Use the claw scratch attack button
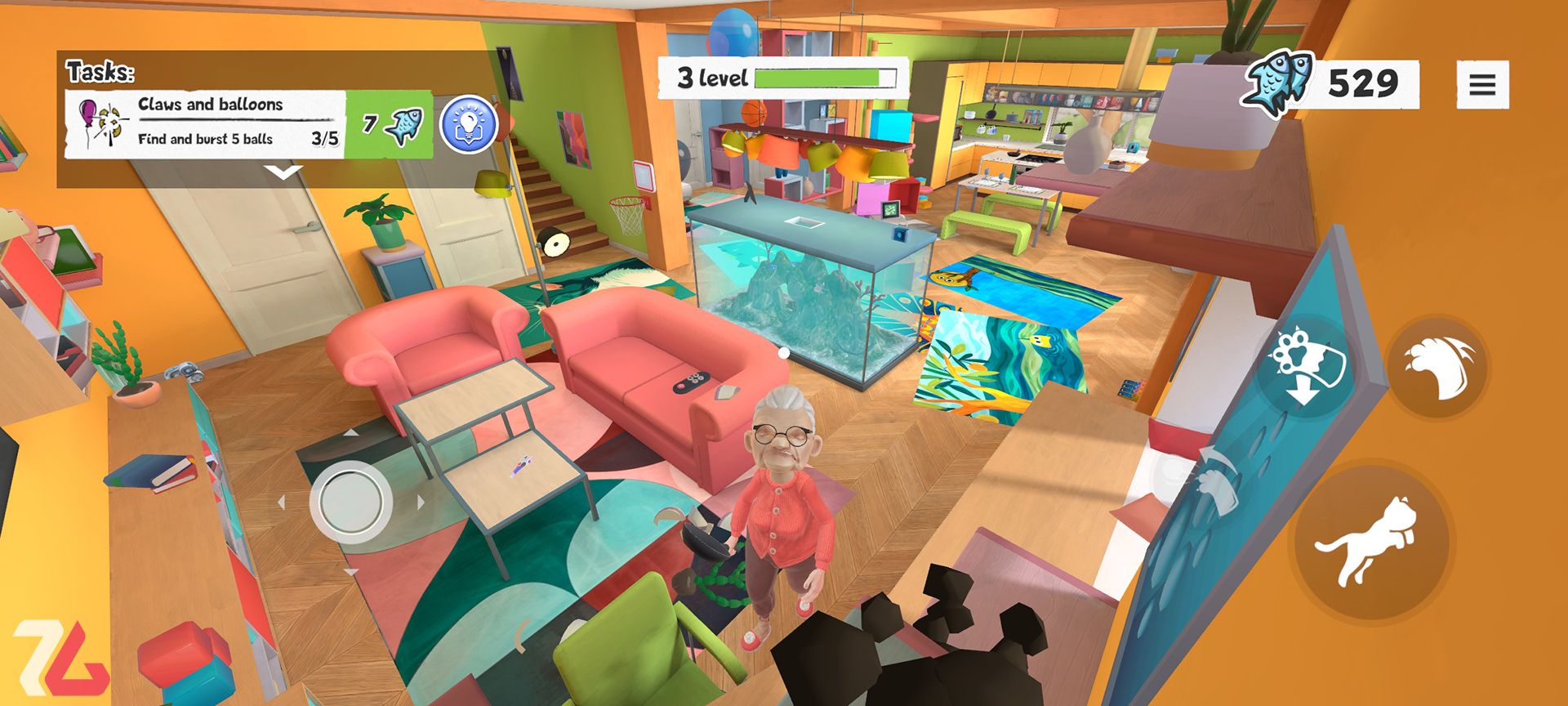 [1437, 369]
